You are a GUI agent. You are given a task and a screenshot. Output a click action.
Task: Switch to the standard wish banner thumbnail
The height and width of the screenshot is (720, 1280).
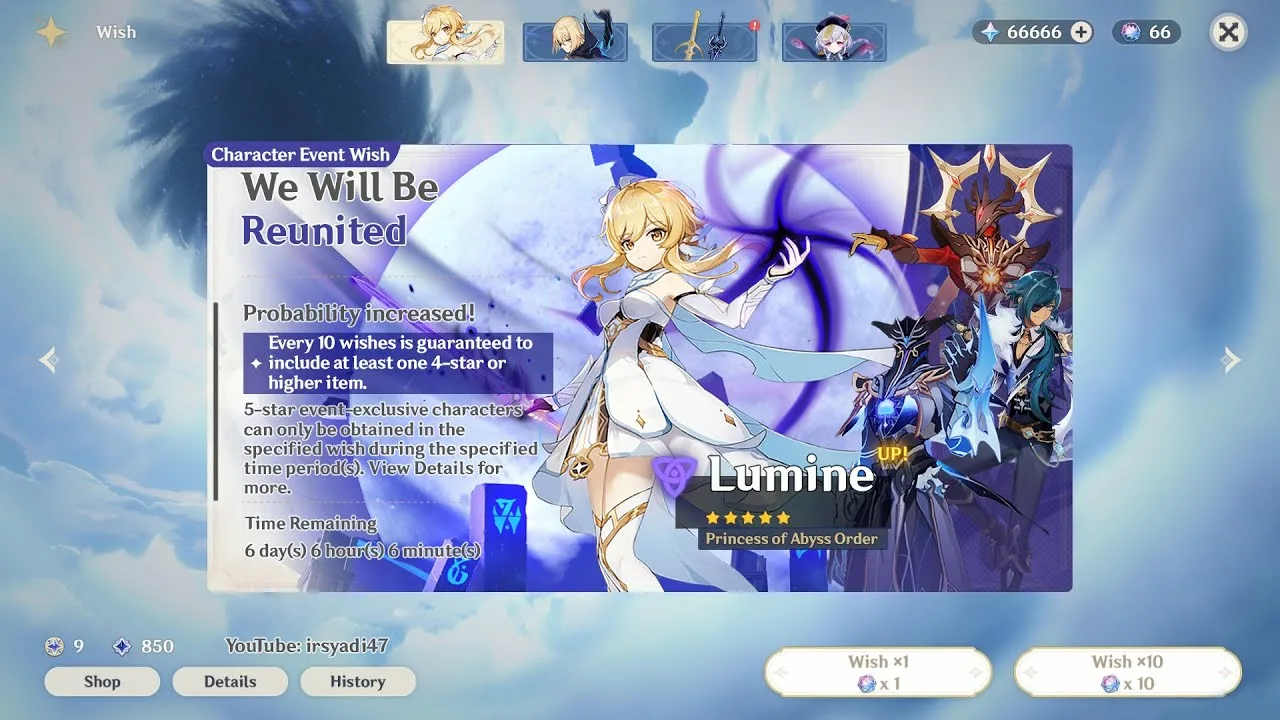tap(833, 40)
